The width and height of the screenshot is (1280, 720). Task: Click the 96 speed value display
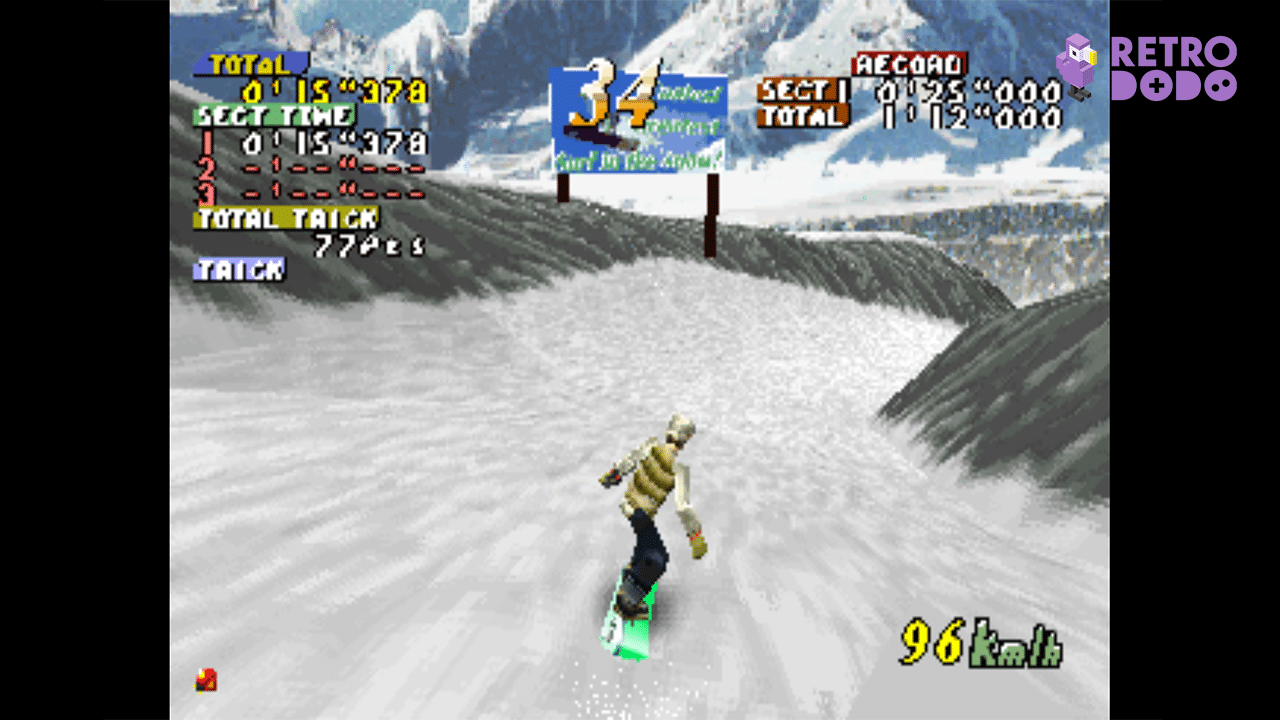[x=930, y=640]
